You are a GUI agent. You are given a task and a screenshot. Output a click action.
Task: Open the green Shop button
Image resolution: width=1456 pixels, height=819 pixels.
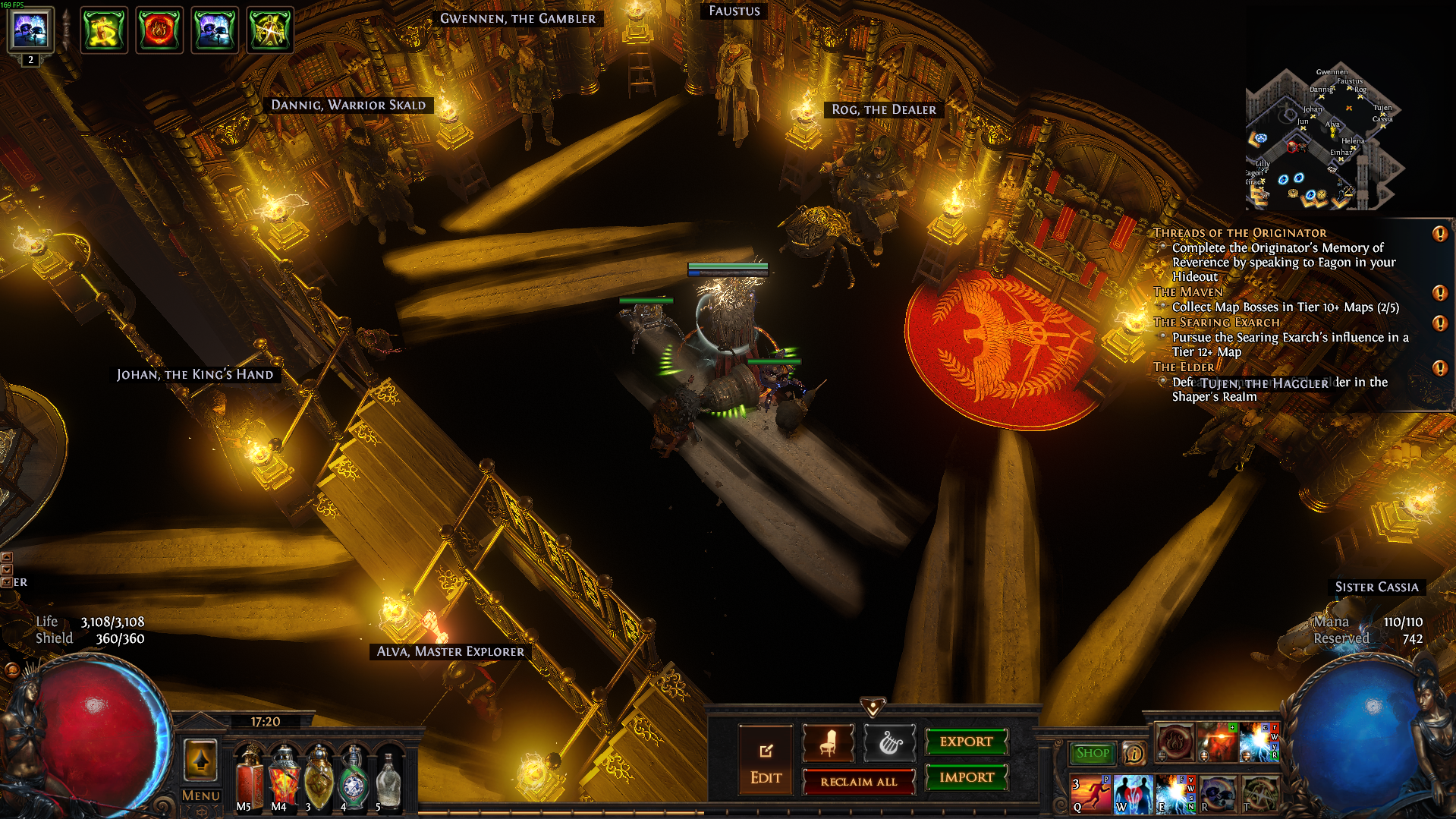coord(1092,753)
